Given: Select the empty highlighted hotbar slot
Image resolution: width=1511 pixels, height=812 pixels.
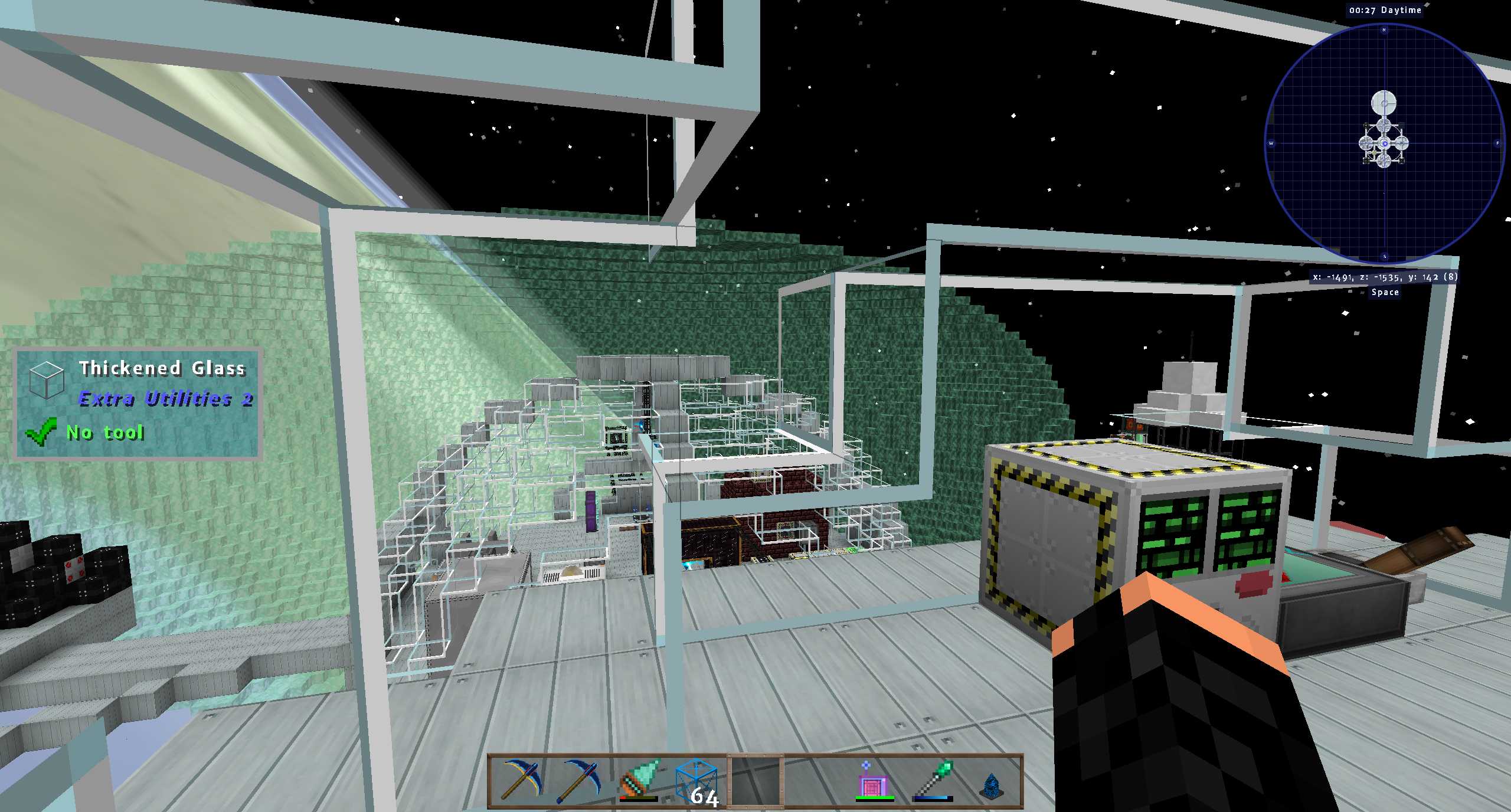Looking at the screenshot, I should coord(755,781).
